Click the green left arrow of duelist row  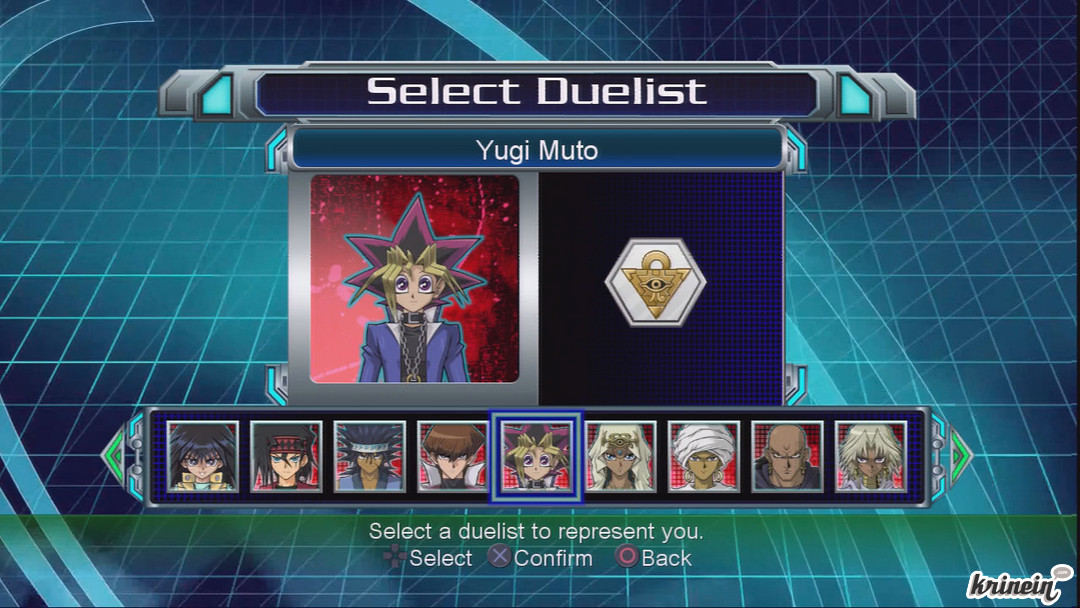pos(113,456)
